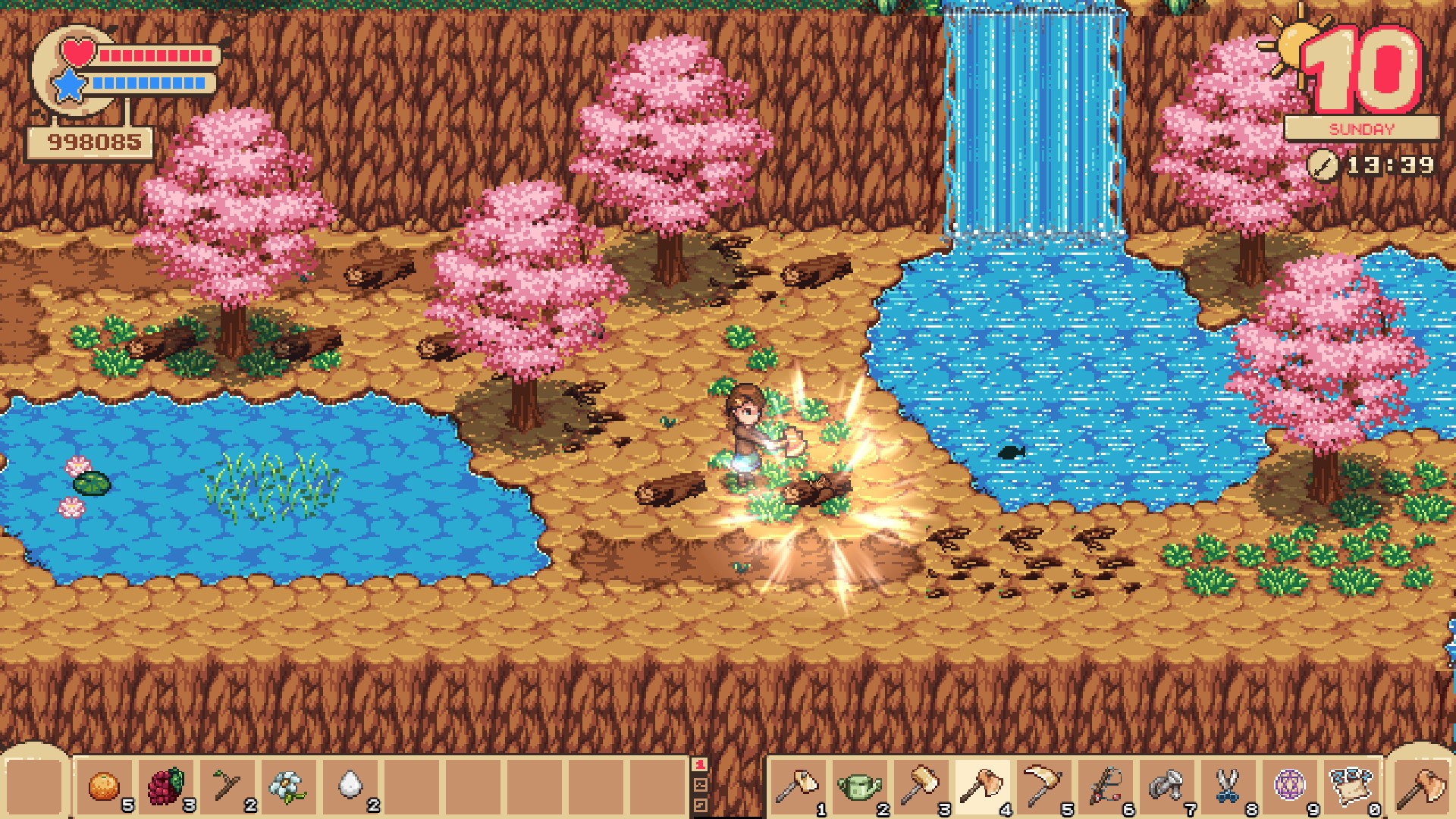The width and height of the screenshot is (1456, 819).
Task: Click the highlighted axe in tool slot 4
Action: coord(981,787)
